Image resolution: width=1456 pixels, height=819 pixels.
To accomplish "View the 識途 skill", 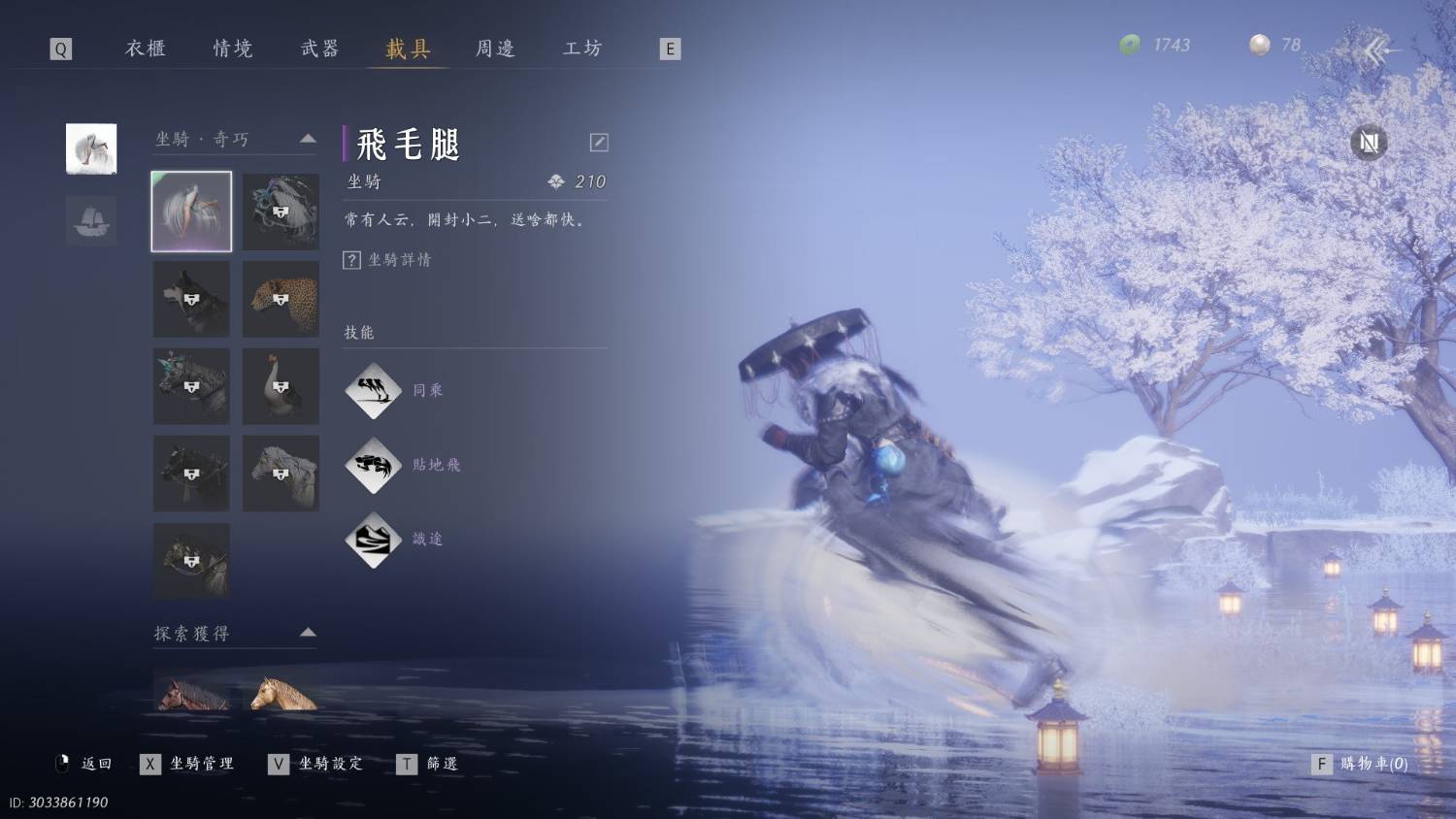I will 374,540.
